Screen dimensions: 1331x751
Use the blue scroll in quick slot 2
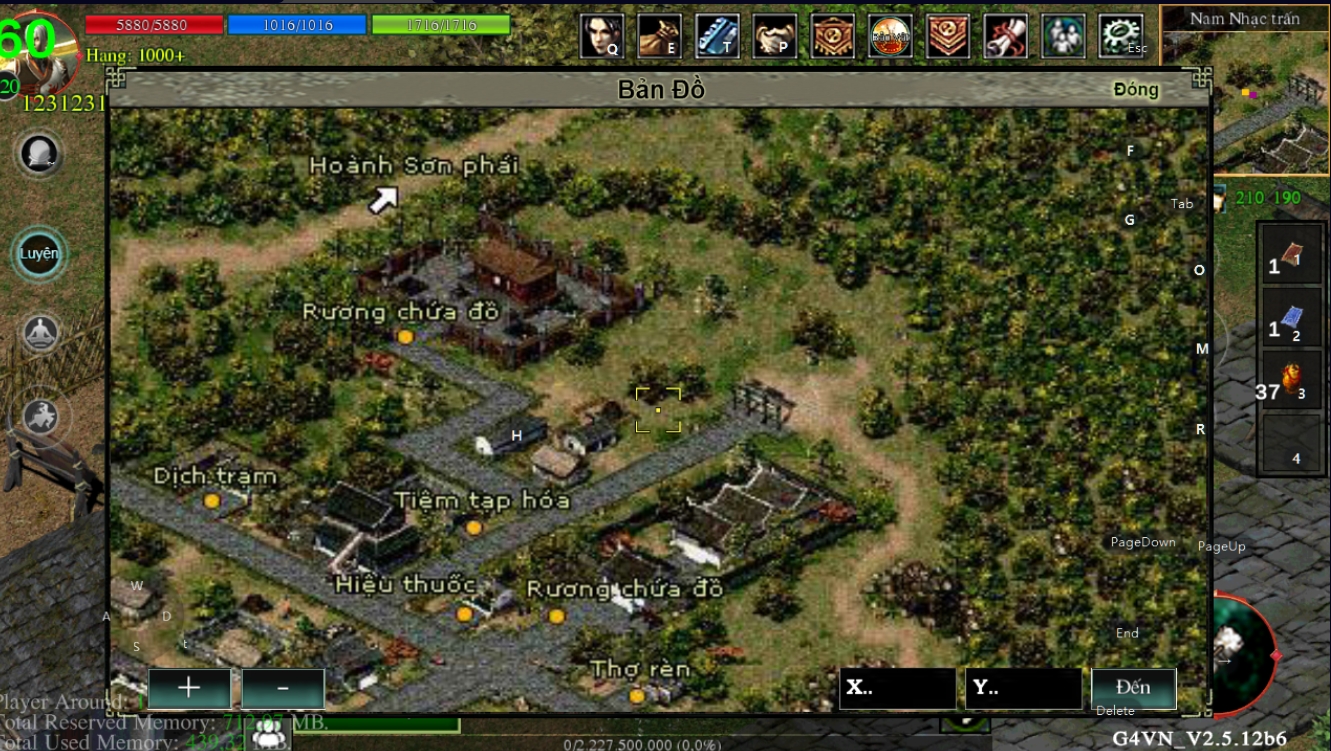[1291, 319]
